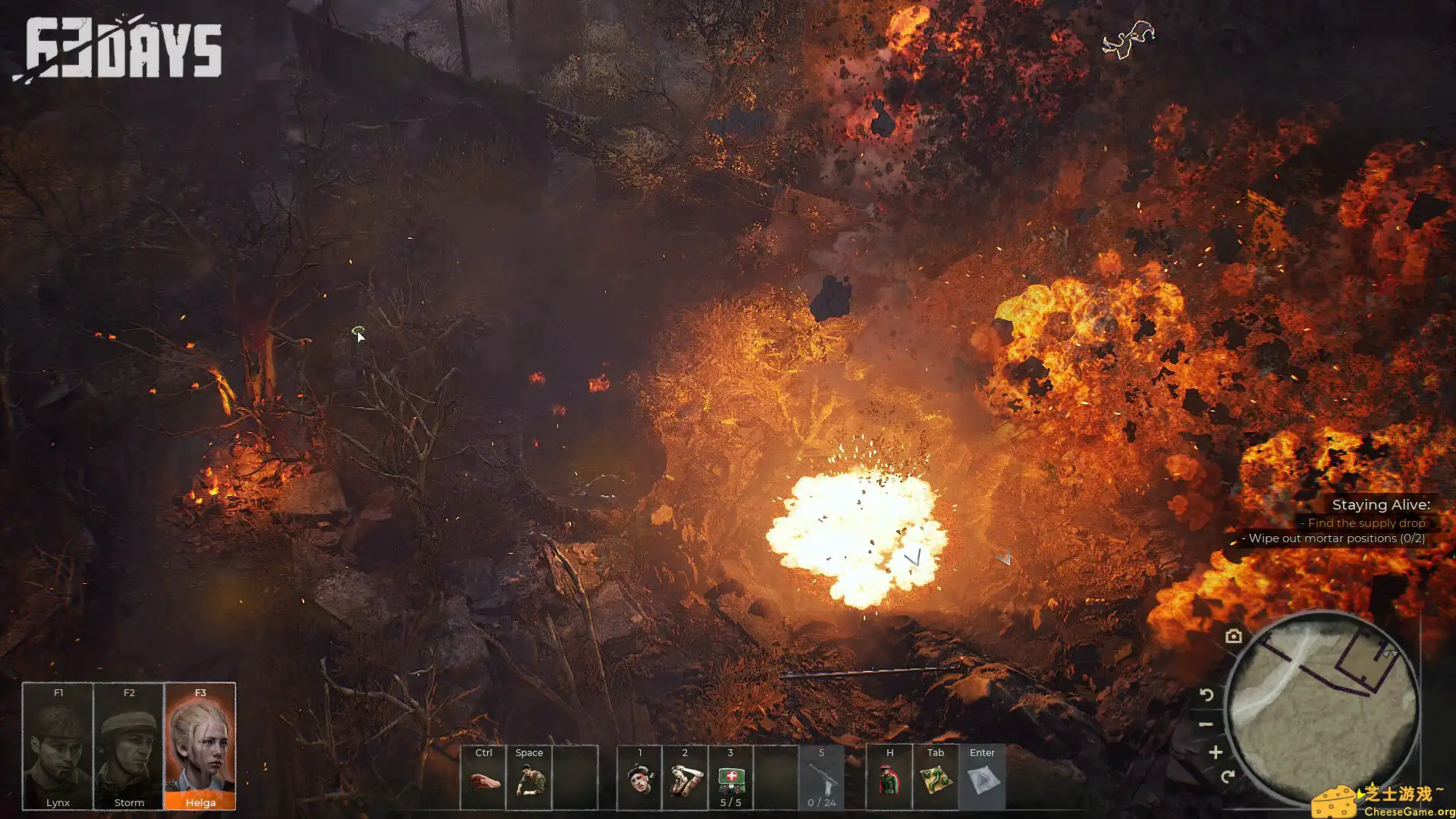Zoom out with the minus button
This screenshot has width=1456, height=819.
coord(1206,724)
